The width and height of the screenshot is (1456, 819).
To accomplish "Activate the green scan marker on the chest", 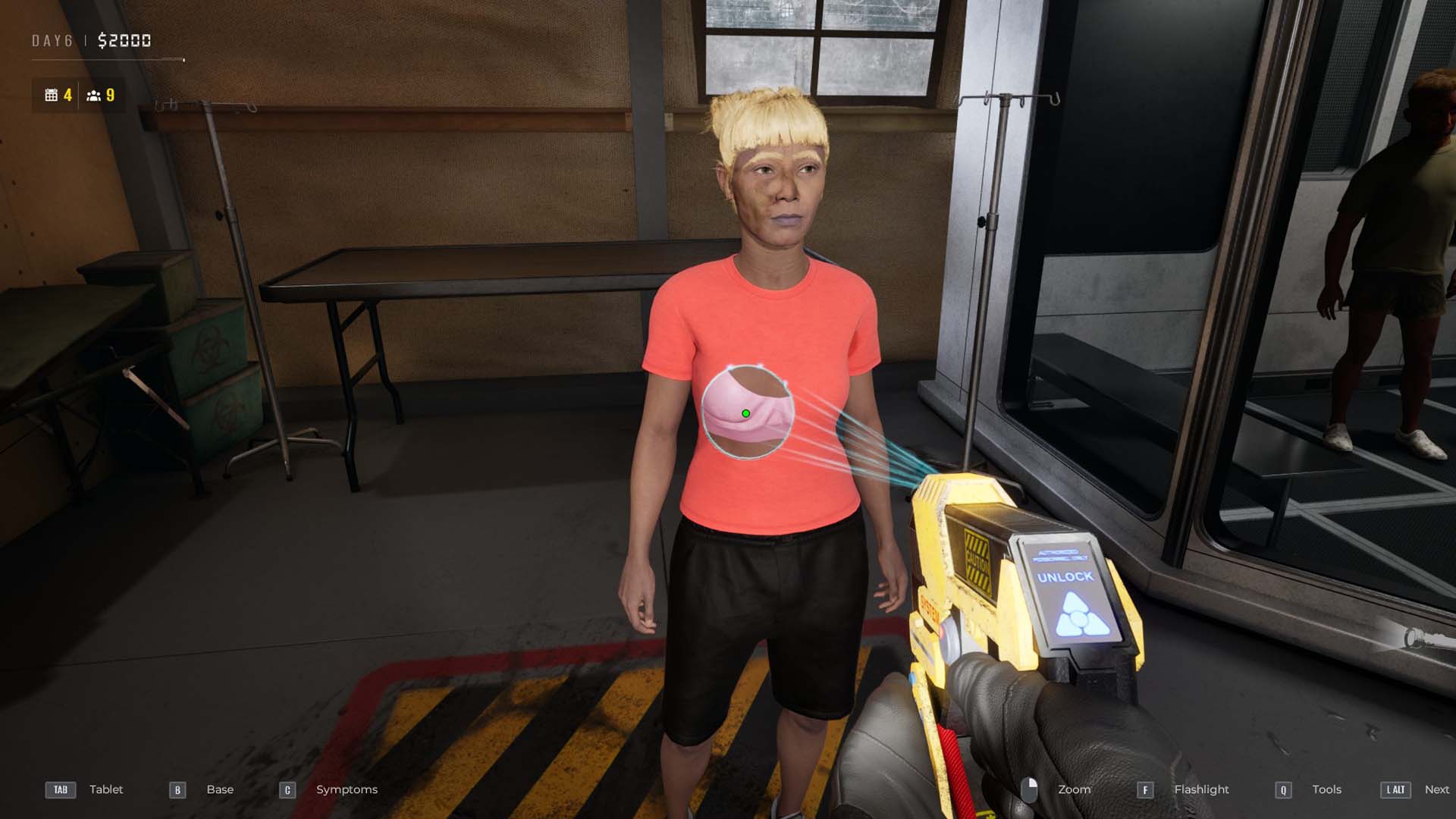I will point(746,413).
